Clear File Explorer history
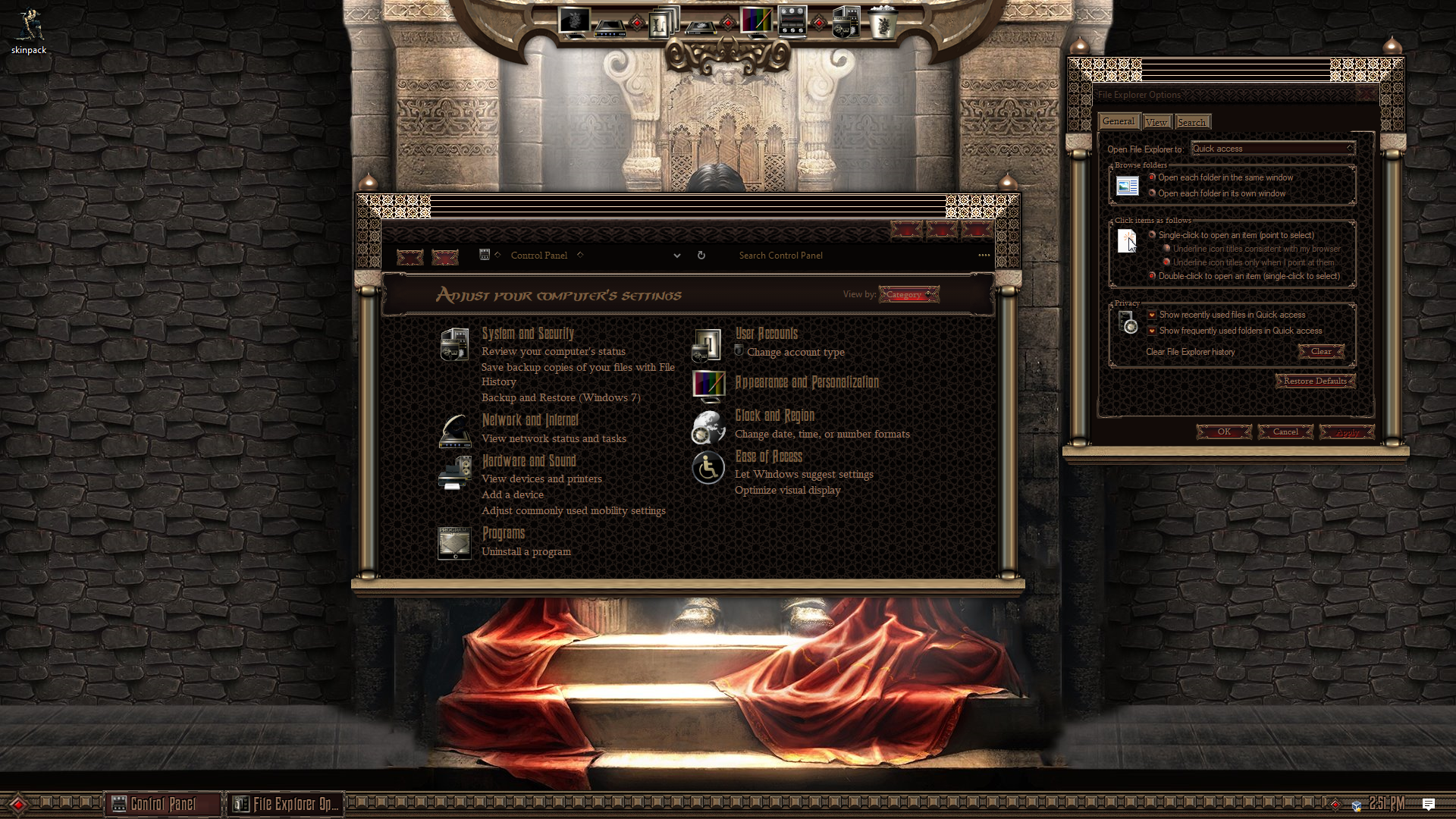 [1320, 351]
